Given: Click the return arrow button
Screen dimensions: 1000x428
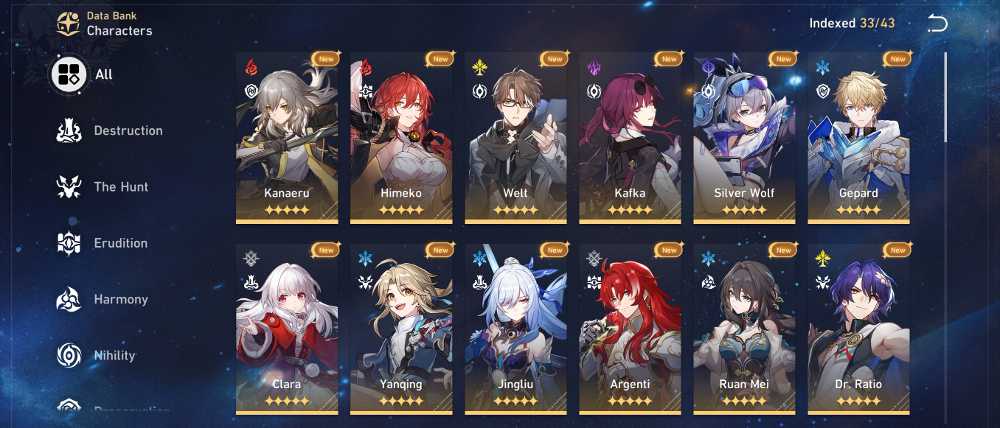Looking at the screenshot, I should (x=937, y=24).
